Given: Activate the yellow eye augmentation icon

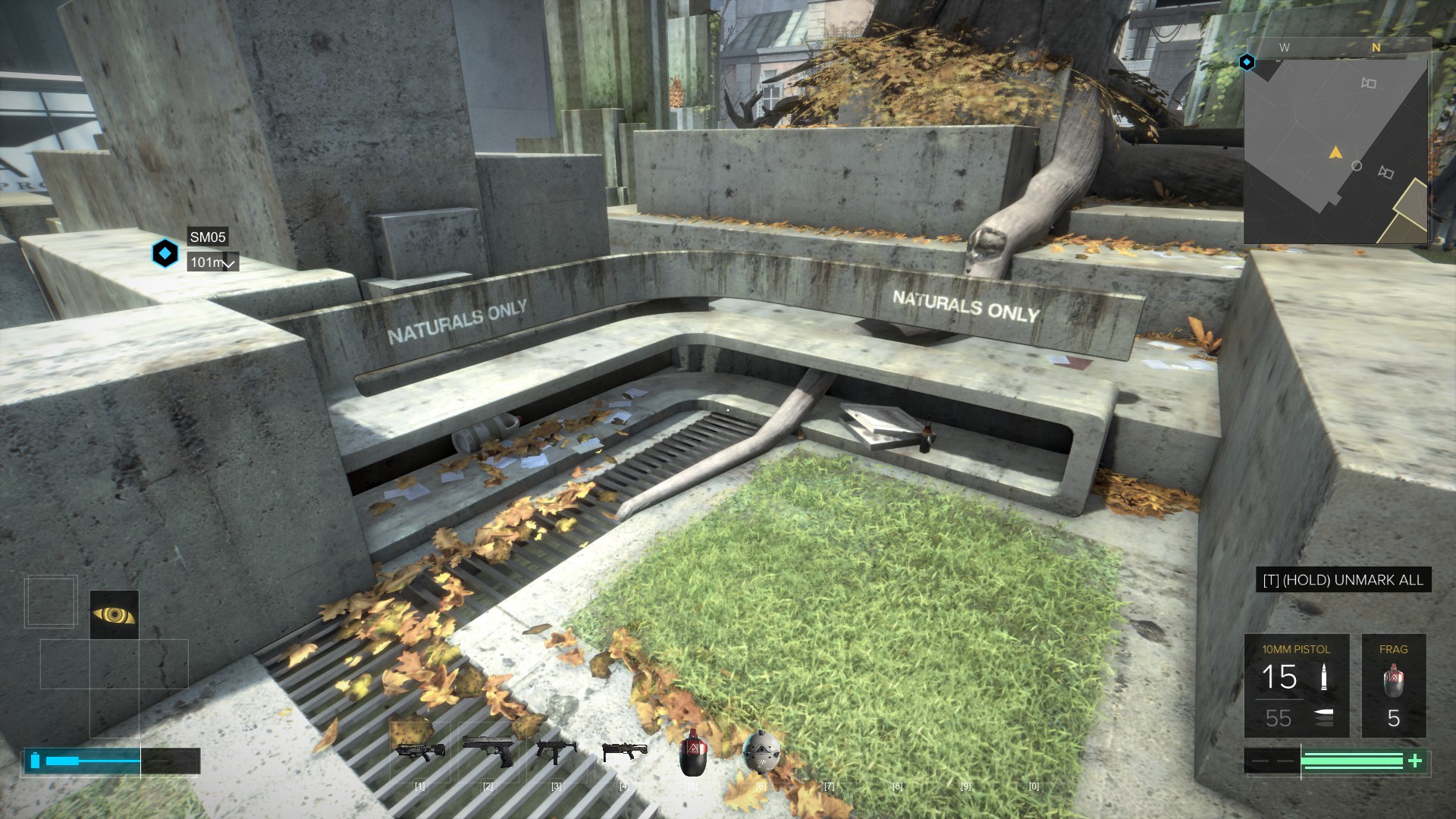Looking at the screenshot, I should coord(114,614).
